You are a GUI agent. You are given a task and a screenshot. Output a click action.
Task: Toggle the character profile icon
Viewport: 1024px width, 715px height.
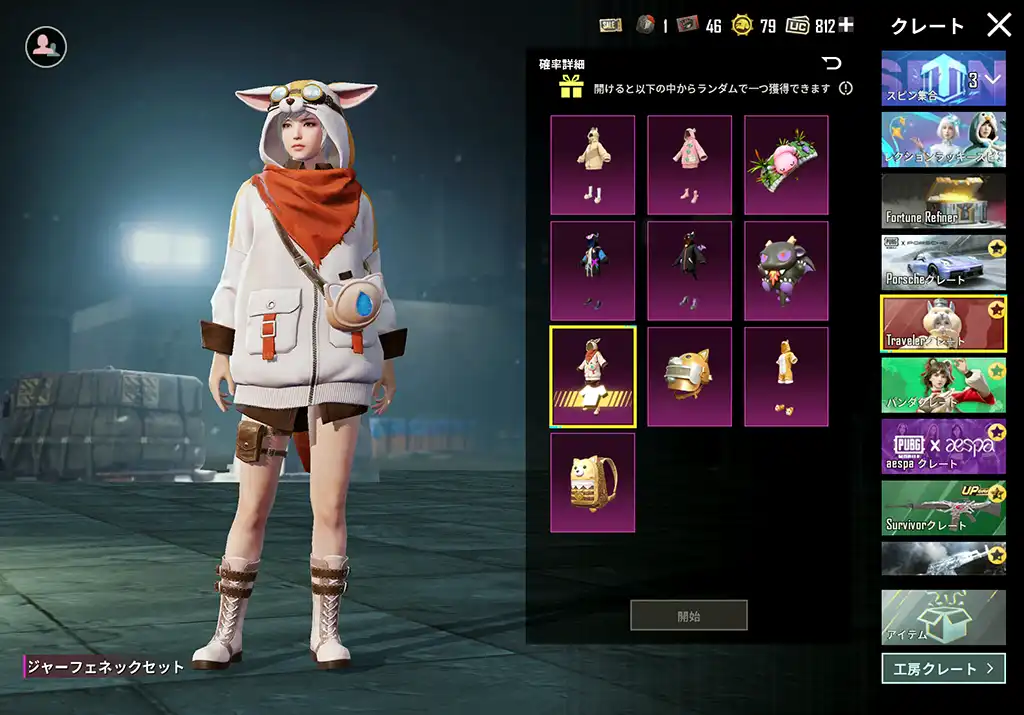[46, 46]
